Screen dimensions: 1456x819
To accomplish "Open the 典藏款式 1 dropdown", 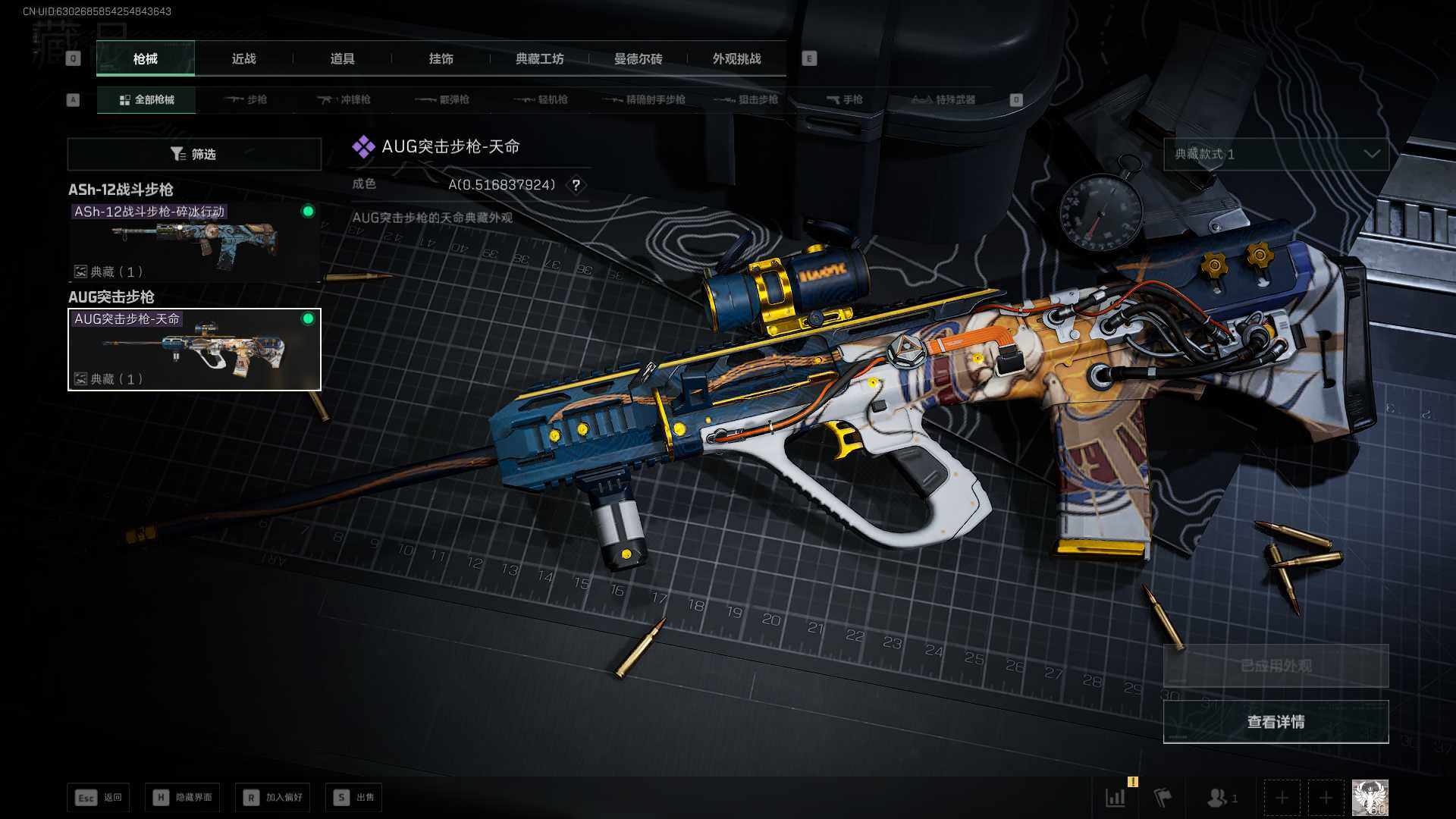I will [x=1276, y=154].
